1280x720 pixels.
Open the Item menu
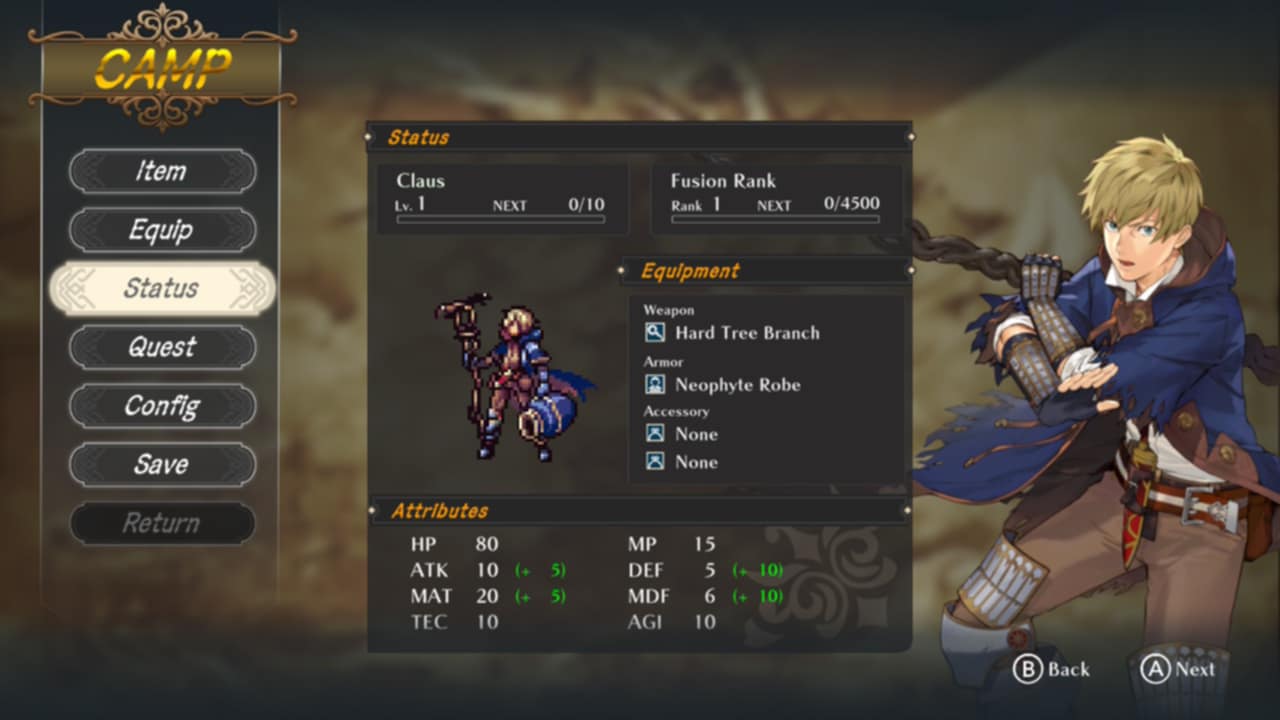[162, 171]
